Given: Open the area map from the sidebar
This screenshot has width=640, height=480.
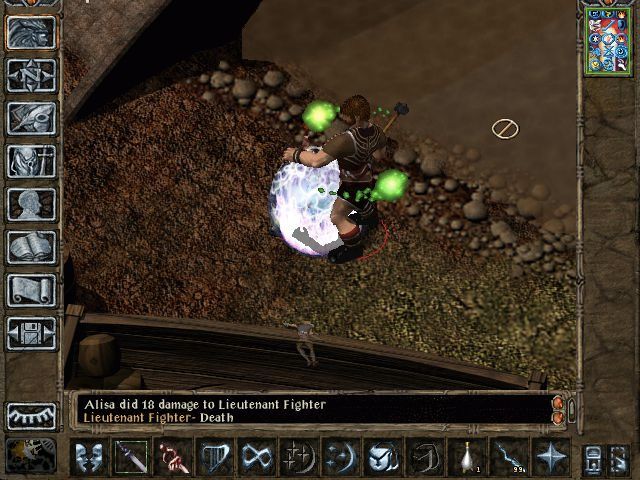Looking at the screenshot, I should pyautogui.click(x=32, y=75).
